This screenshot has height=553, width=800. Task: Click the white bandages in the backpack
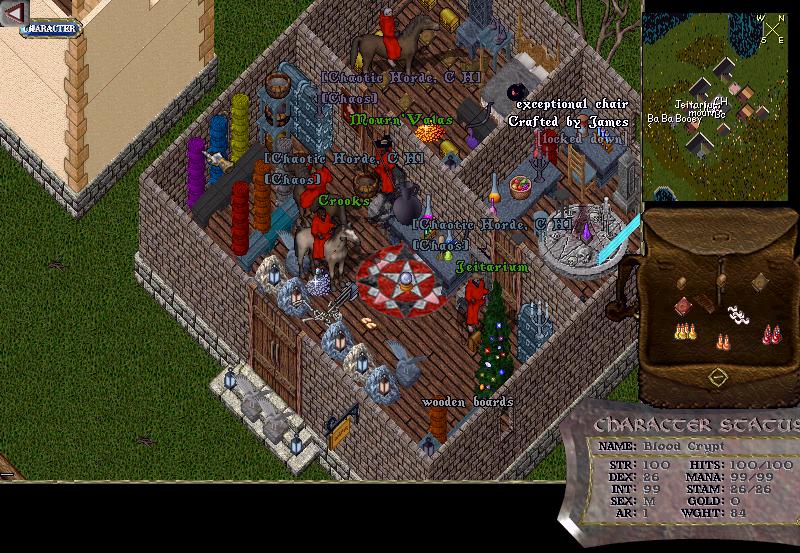click(x=738, y=315)
